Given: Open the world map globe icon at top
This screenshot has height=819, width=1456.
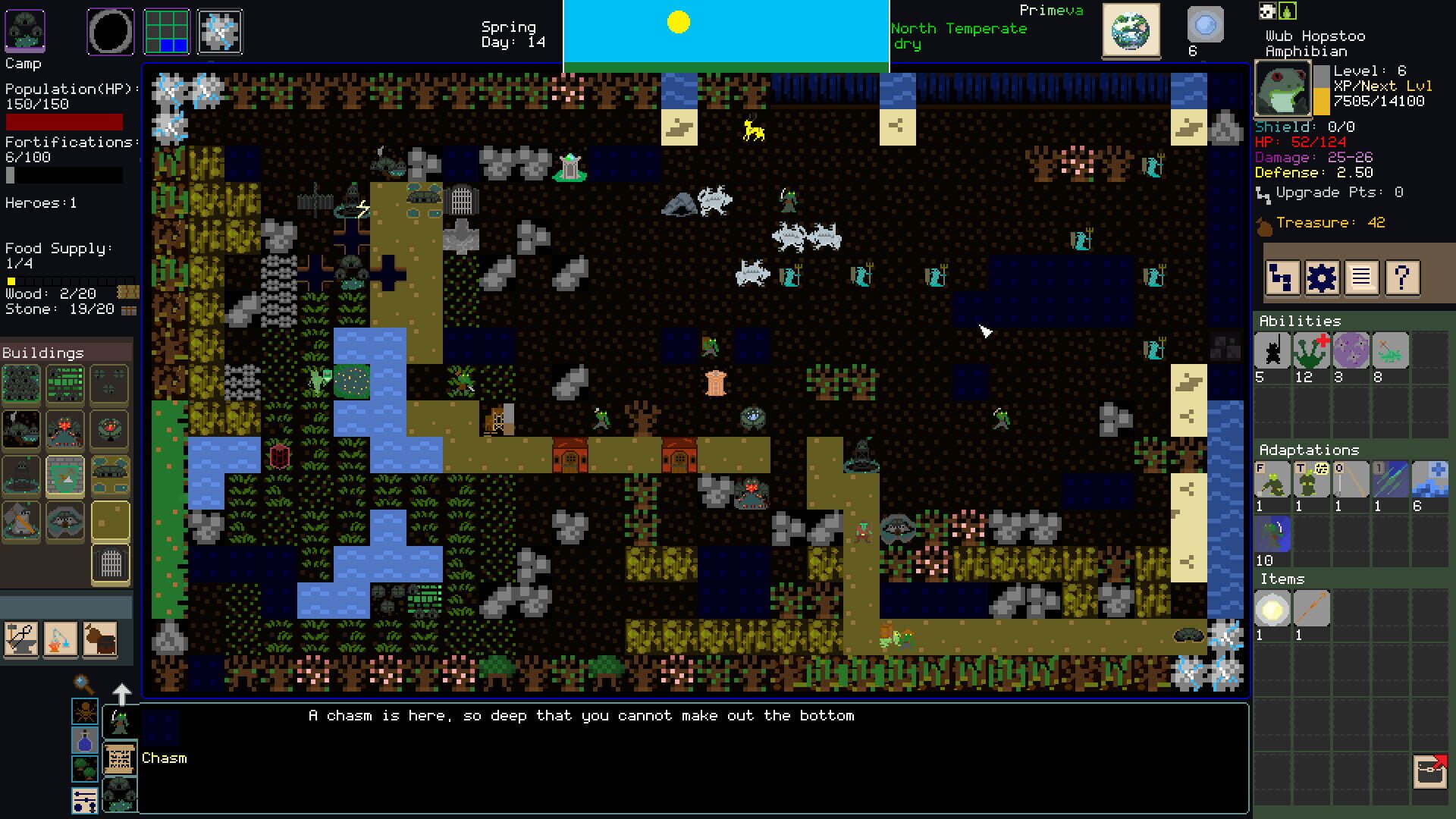Looking at the screenshot, I should pos(1131,30).
